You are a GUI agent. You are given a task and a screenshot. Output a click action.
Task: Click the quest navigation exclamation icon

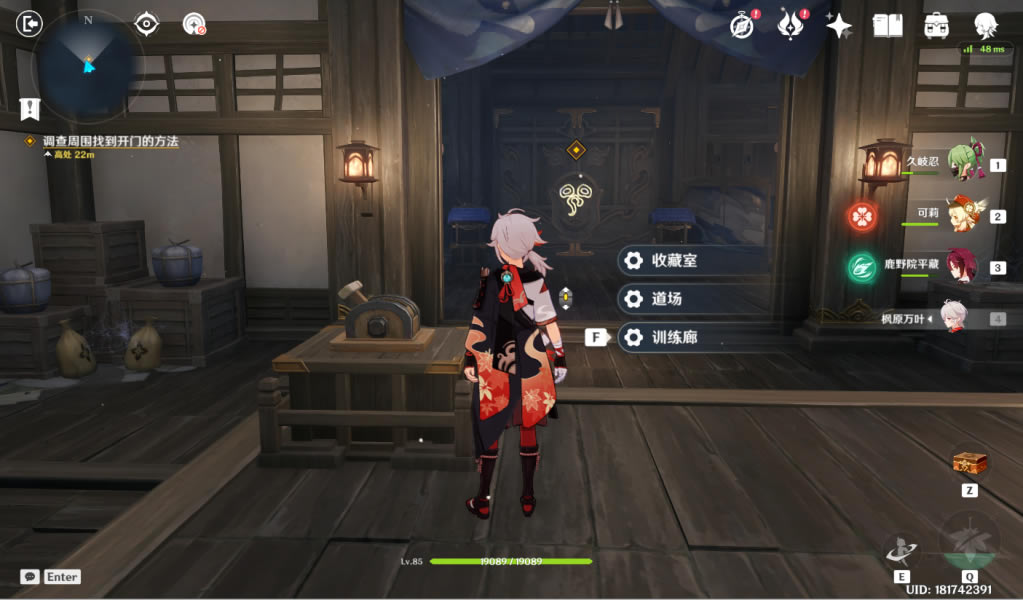click(30, 108)
